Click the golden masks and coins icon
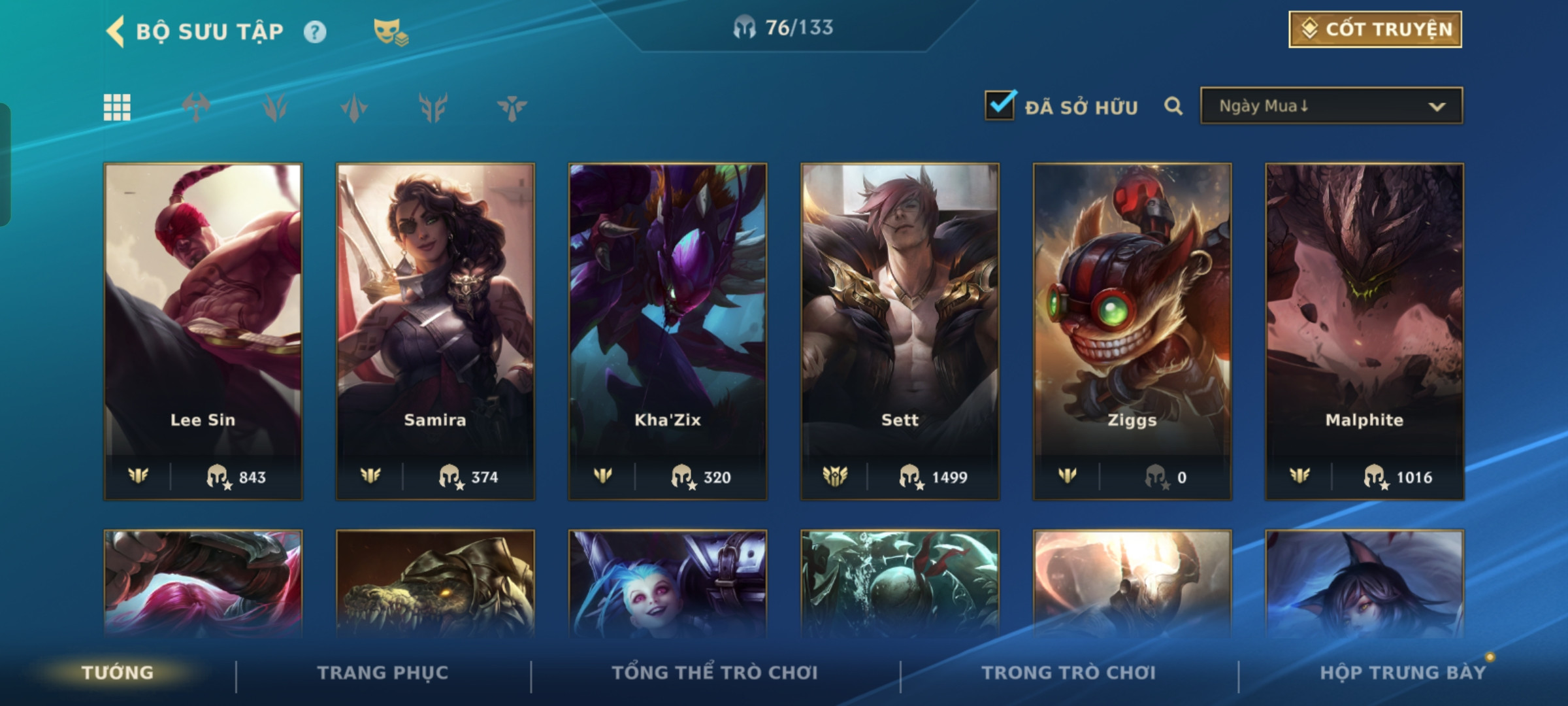The width and height of the screenshot is (1568, 706). pos(390,32)
